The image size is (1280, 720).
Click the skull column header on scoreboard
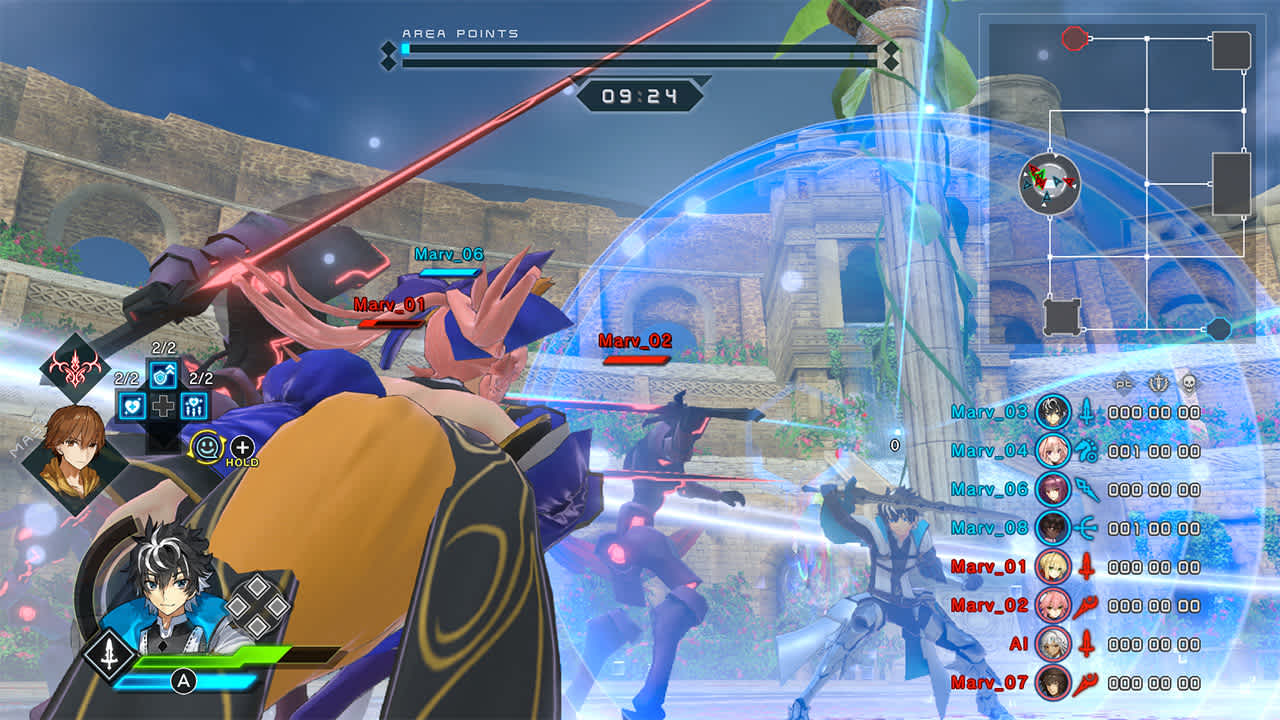1189,384
